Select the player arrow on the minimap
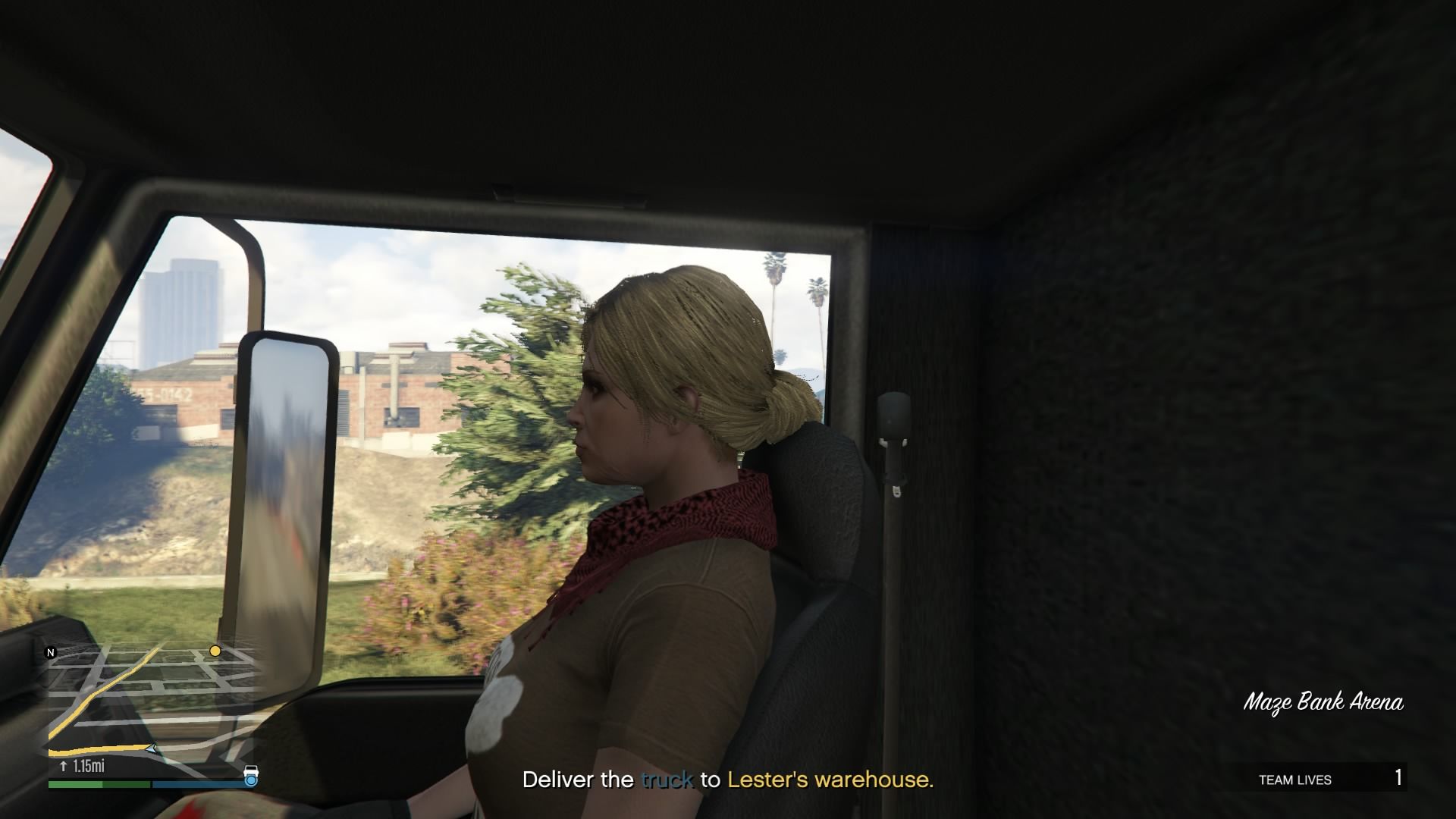Viewport: 1456px width, 819px height. click(153, 748)
